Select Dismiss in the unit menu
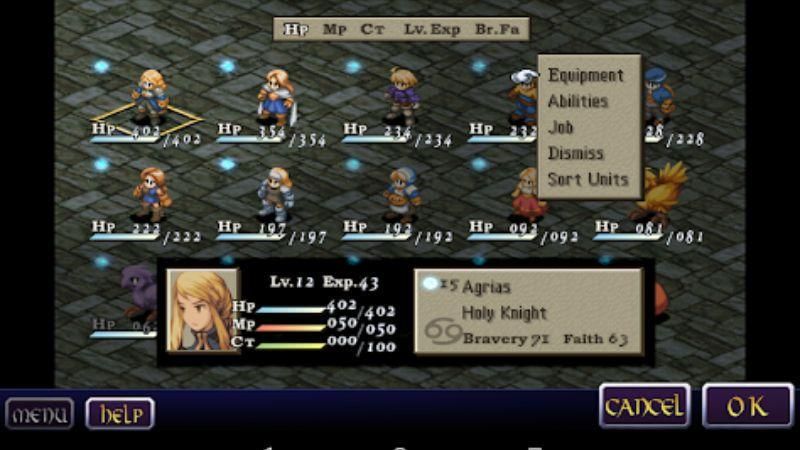 click(x=576, y=153)
